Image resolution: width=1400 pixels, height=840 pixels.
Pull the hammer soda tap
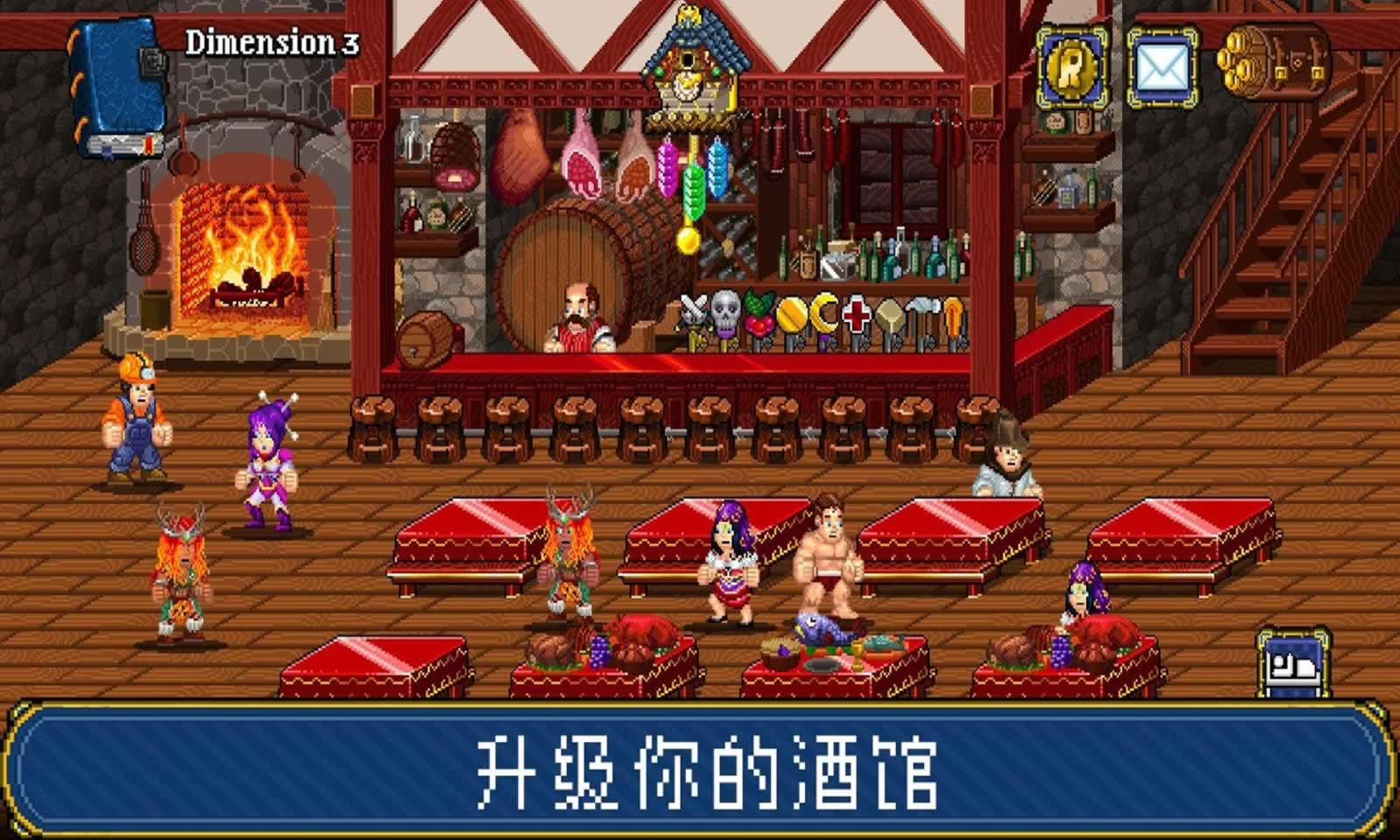click(925, 308)
